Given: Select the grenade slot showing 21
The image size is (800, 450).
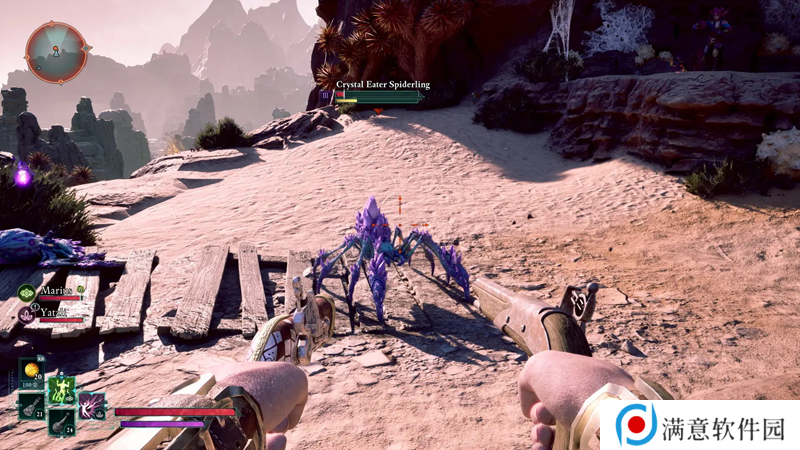Looking at the screenshot, I should point(31,405).
